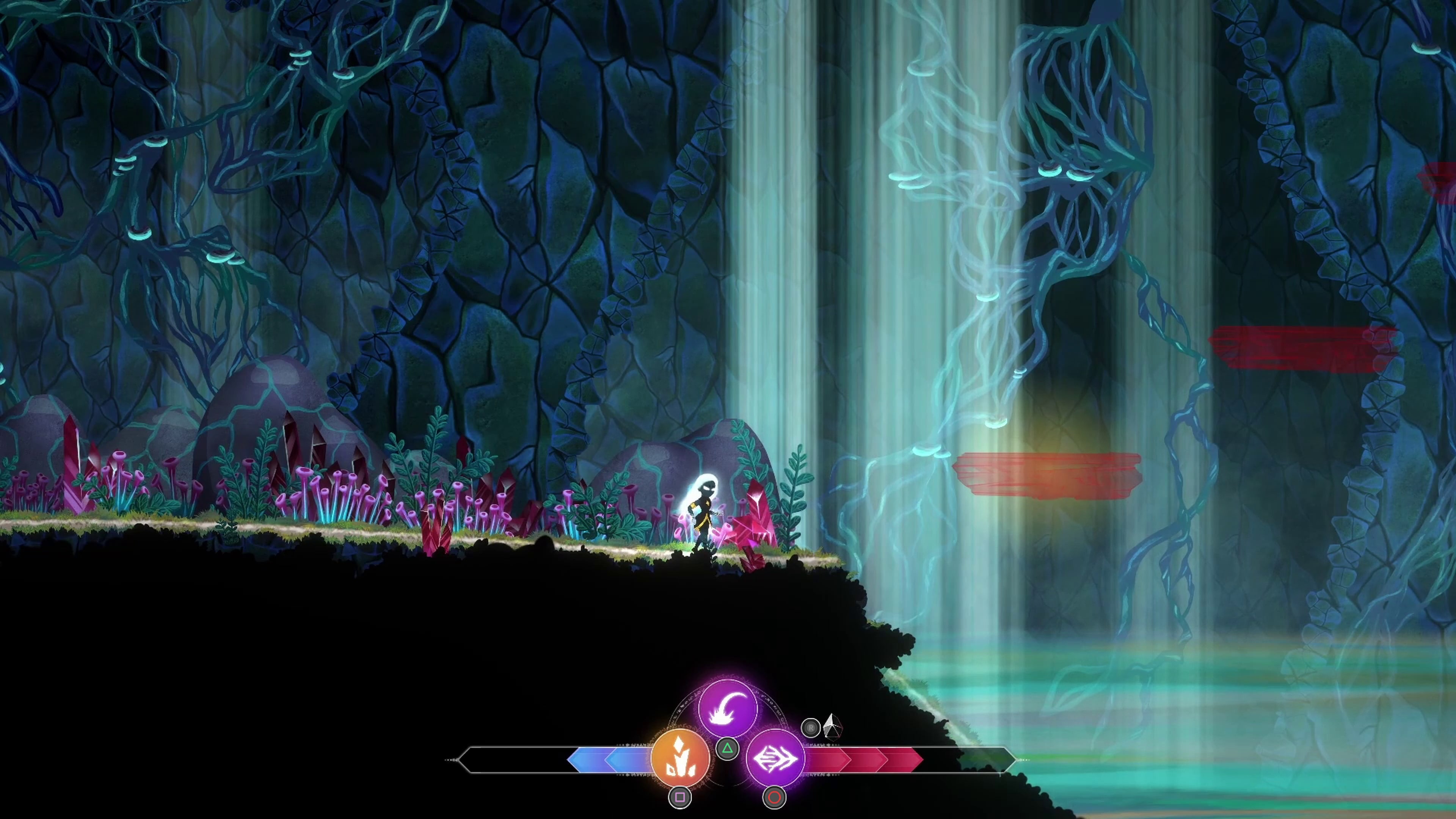The image size is (1456, 819).
Task: Click the R button prompt icon
Action: (811, 728)
